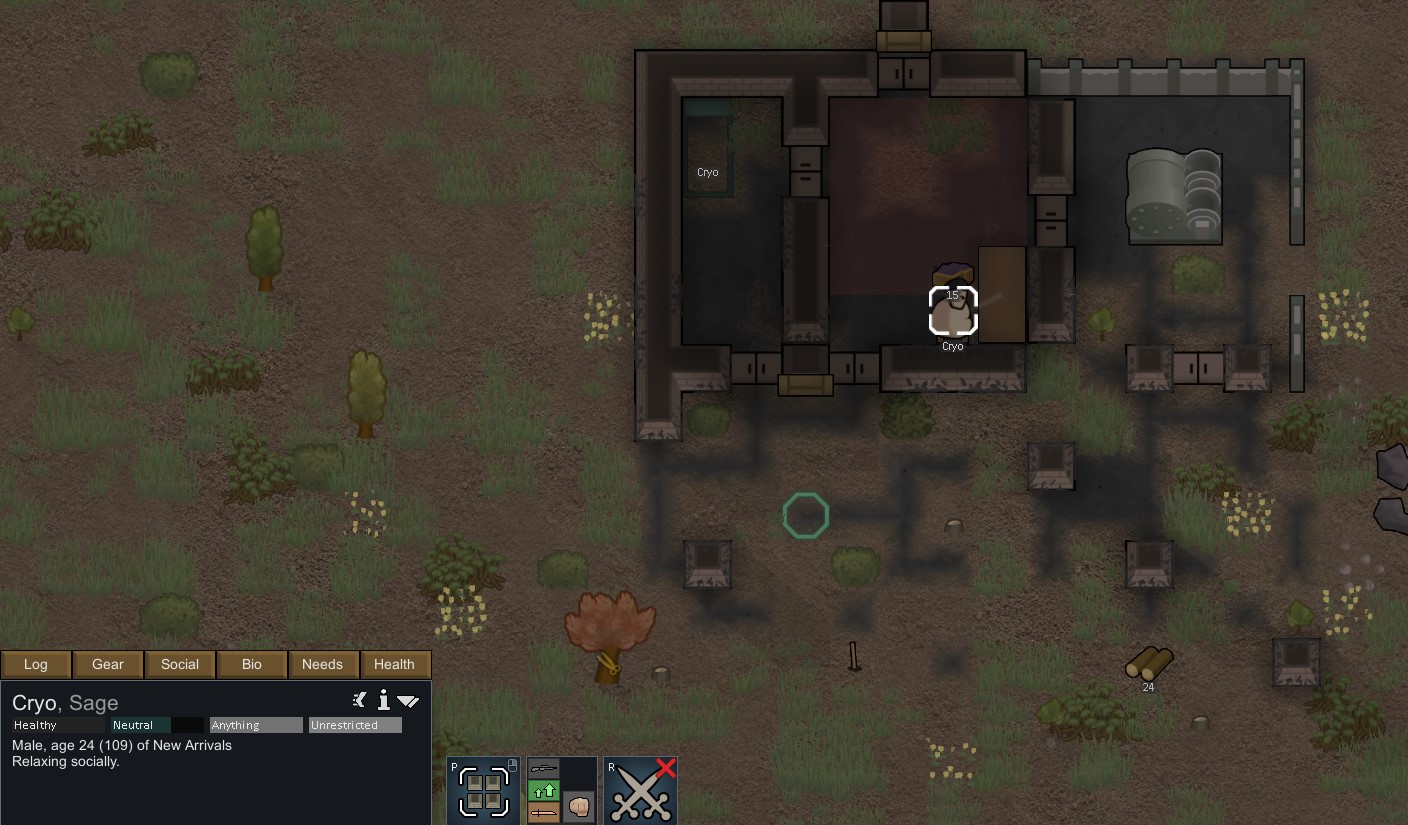1408x825 pixels.
Task: Open the Log tab
Action: (36, 664)
